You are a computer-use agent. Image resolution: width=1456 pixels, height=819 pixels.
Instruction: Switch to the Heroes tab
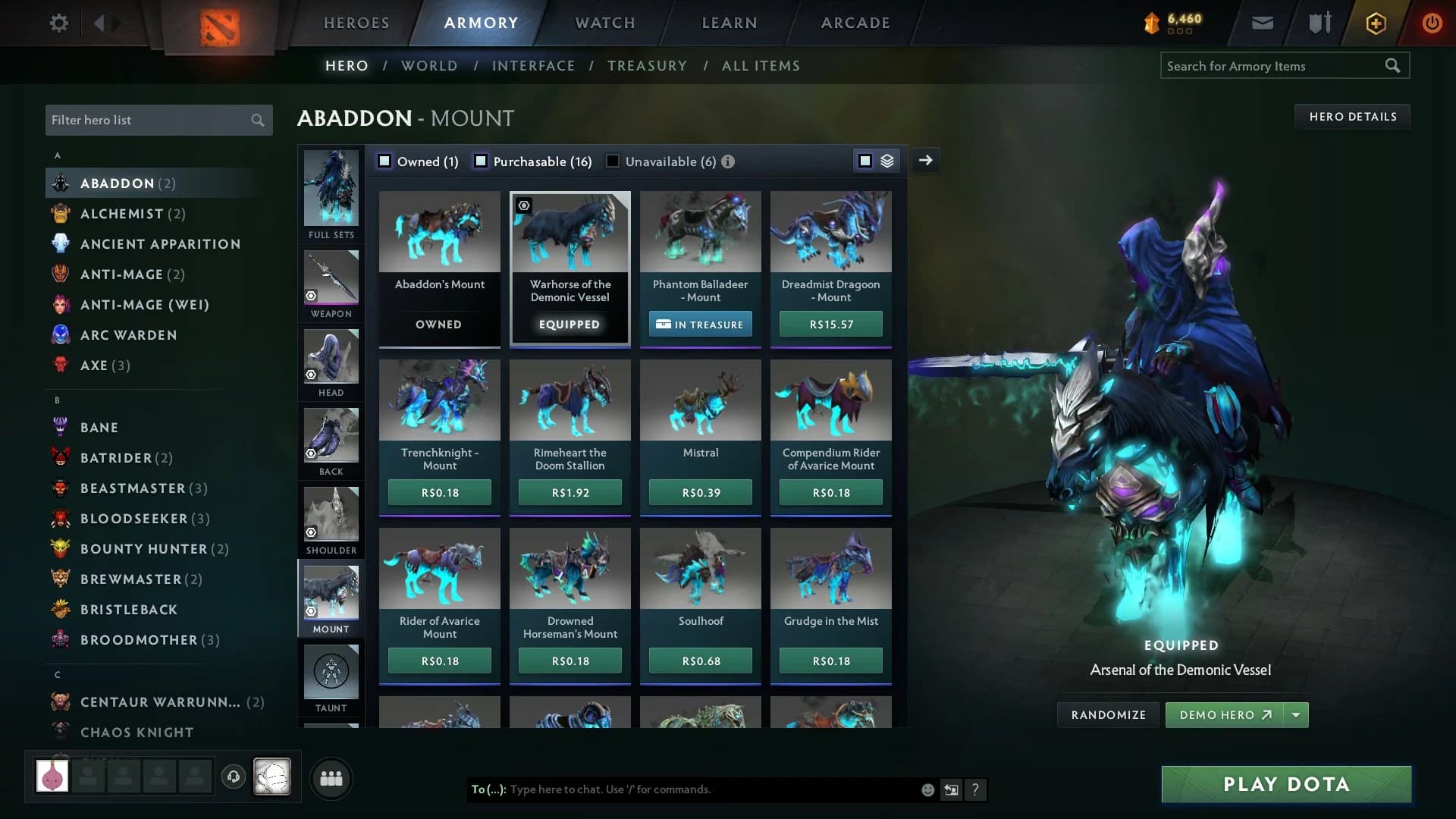pos(356,23)
